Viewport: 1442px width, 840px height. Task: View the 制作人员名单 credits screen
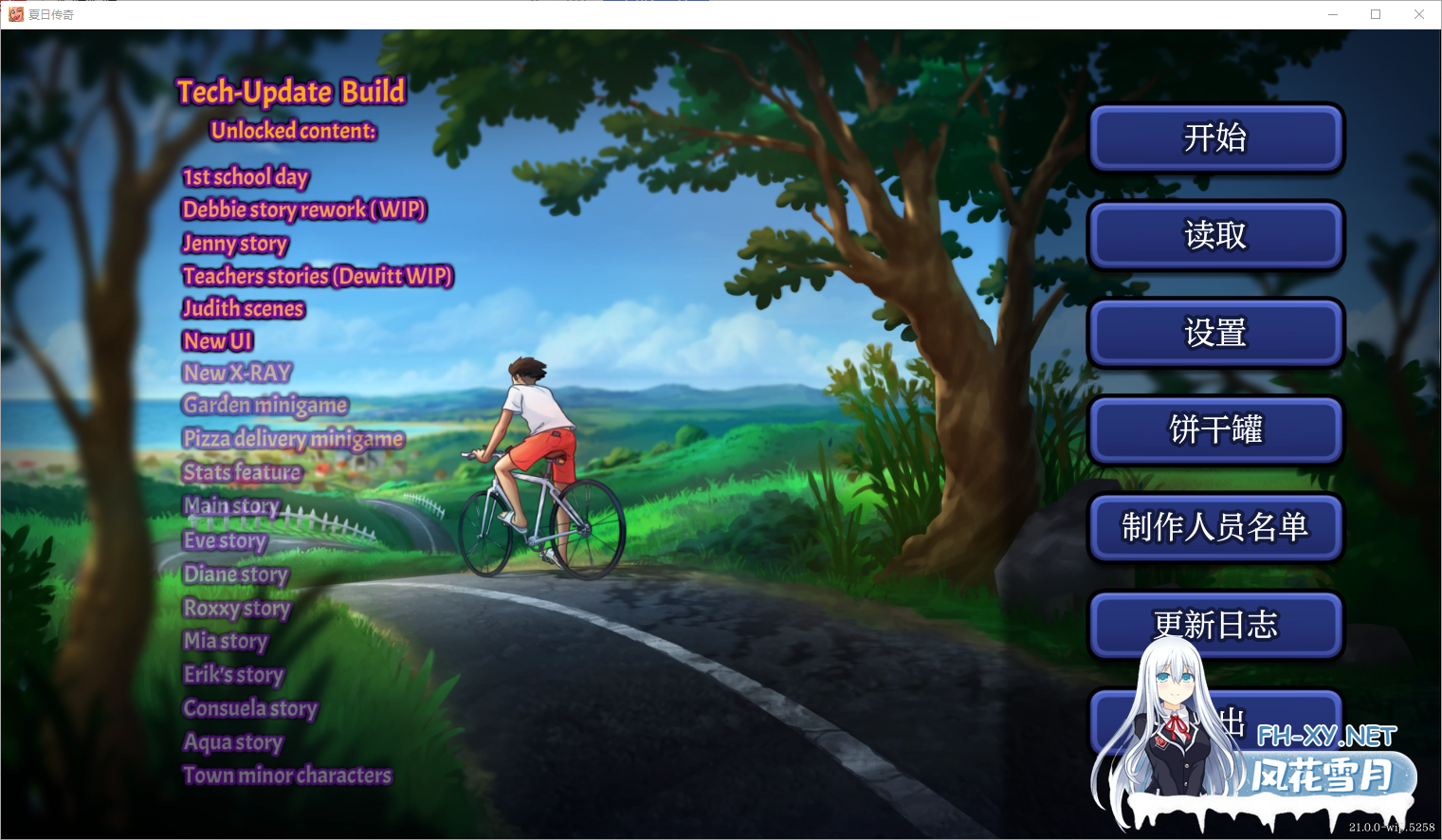[1216, 528]
